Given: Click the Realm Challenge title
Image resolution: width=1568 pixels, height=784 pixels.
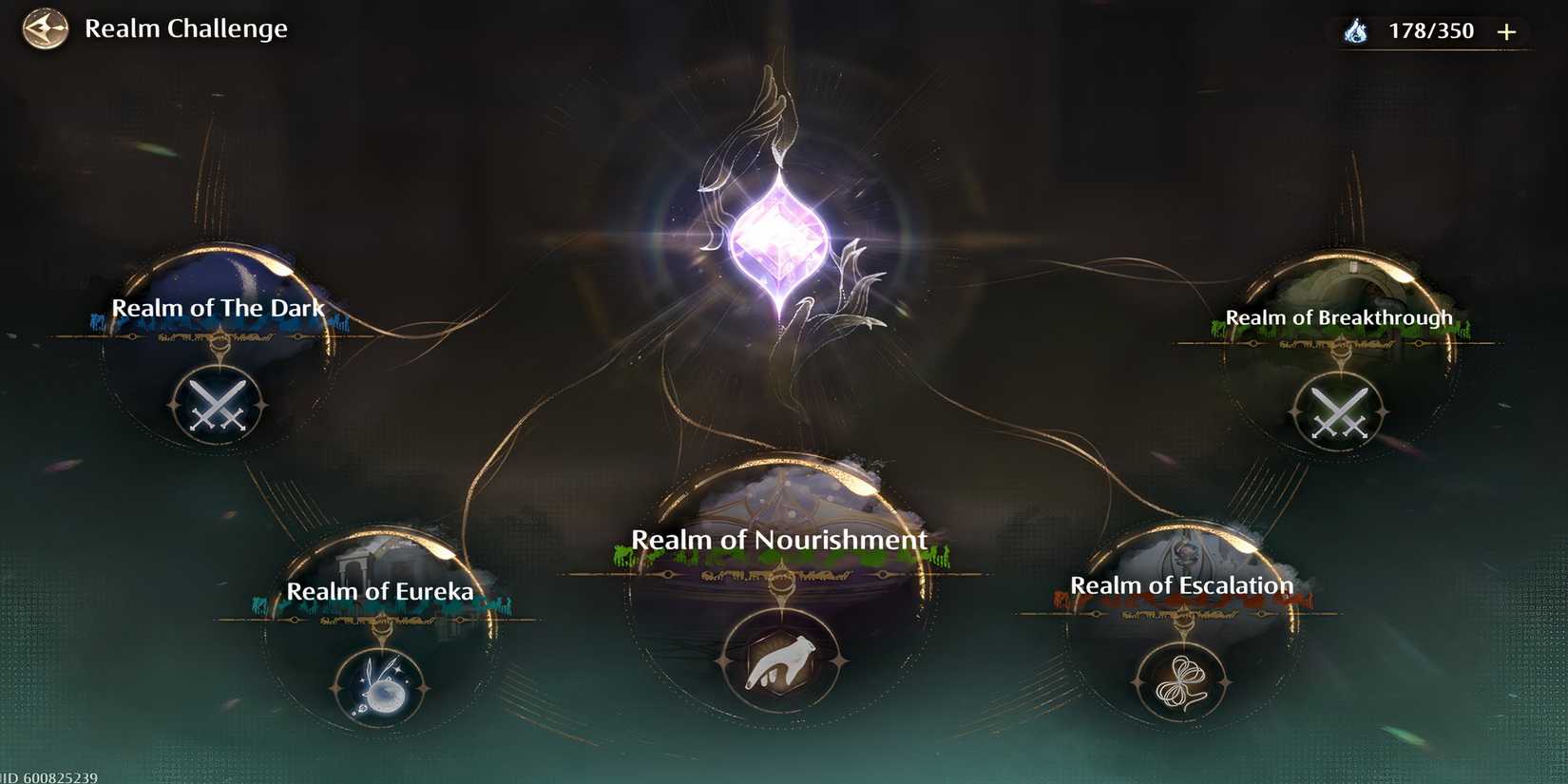Looking at the screenshot, I should point(186,29).
